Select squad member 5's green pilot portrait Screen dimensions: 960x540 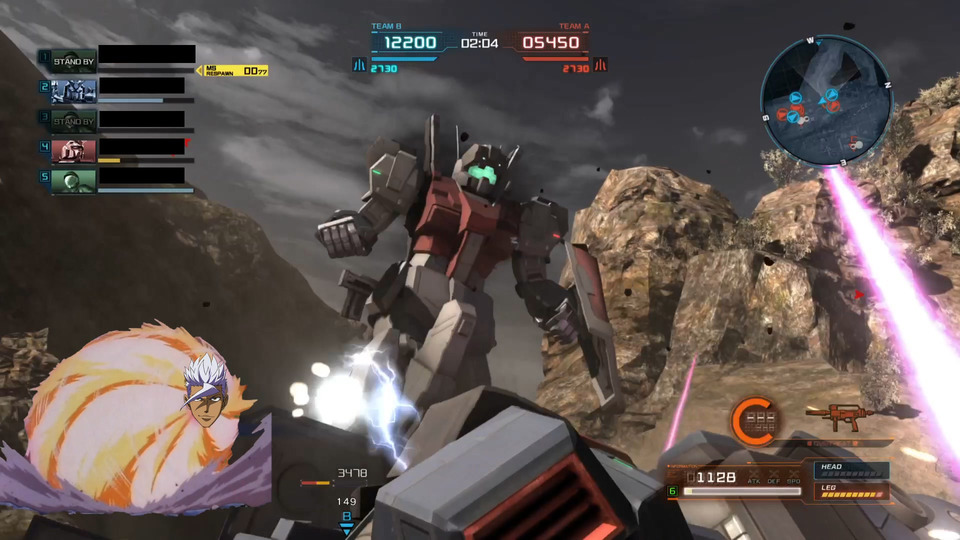pos(73,180)
